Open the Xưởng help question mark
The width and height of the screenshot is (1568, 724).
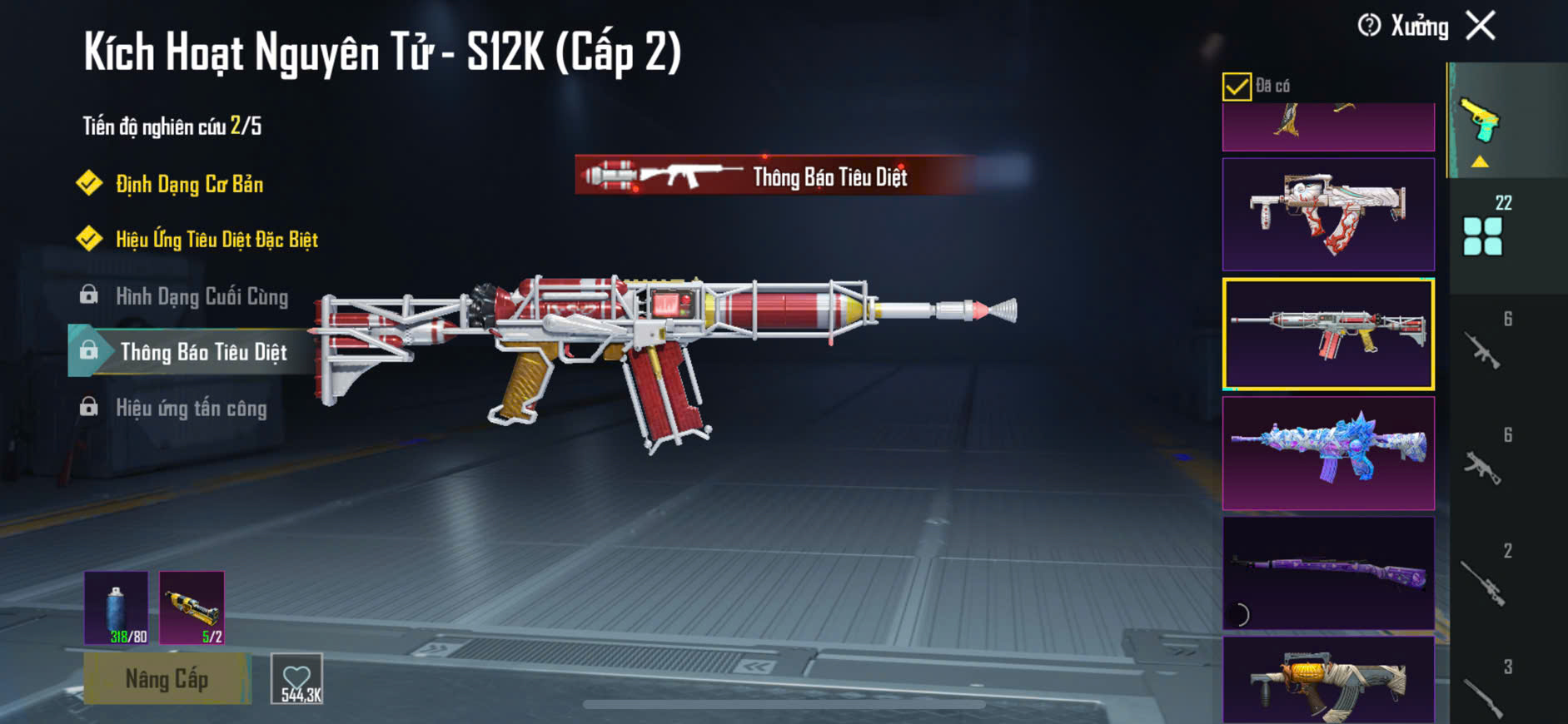(x=1369, y=26)
